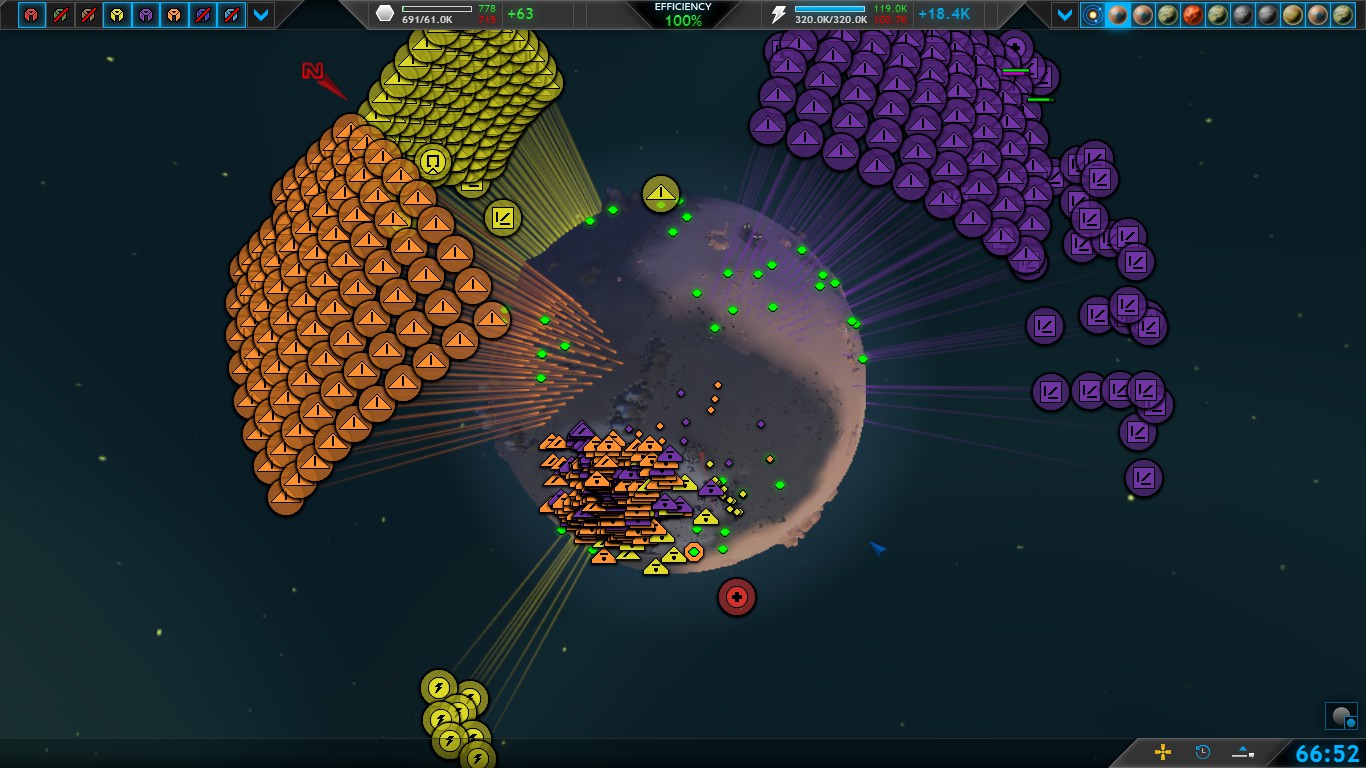Select the purple player commander icon
Image resolution: width=1366 pixels, height=768 pixels.
(146, 15)
